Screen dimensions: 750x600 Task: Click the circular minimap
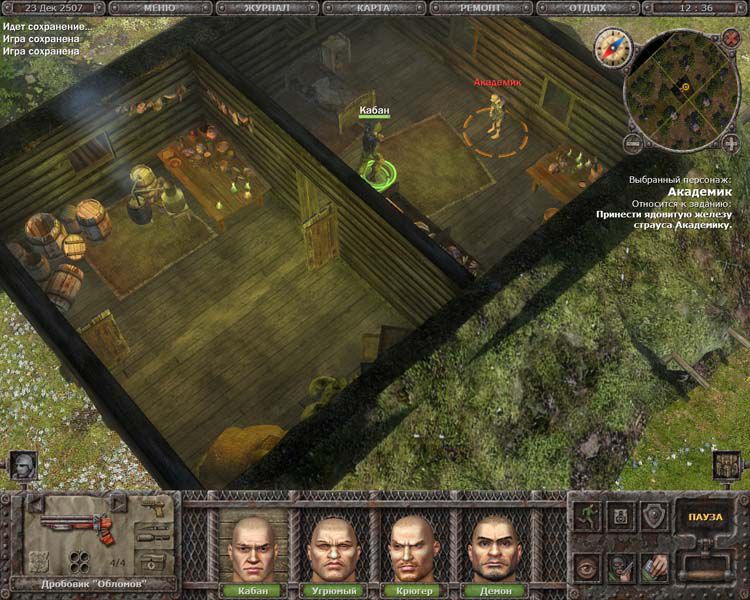pyautogui.click(x=685, y=88)
